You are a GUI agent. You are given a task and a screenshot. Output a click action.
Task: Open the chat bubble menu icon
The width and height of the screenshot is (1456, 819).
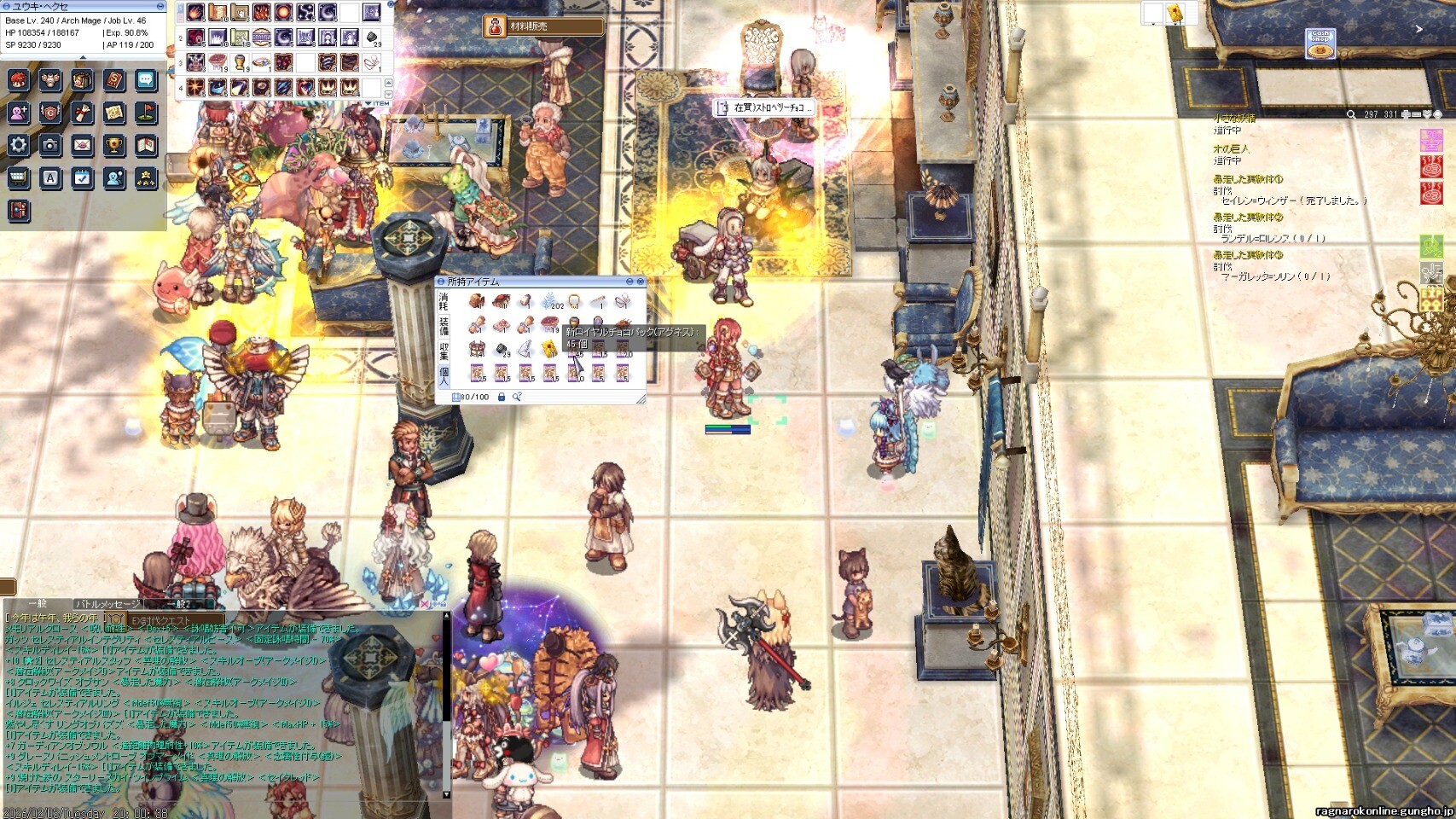pos(145,80)
